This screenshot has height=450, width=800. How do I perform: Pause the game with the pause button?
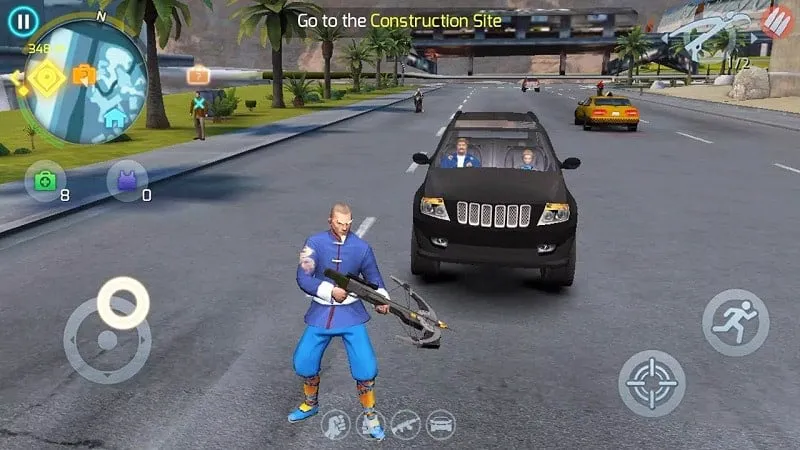coord(22,19)
